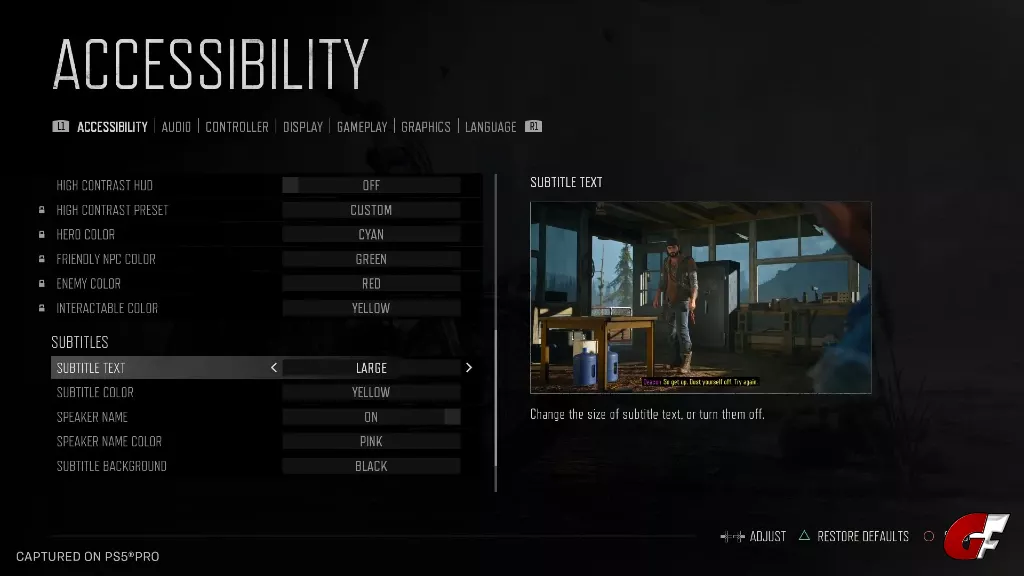This screenshot has height=576, width=1024.
Task: Choose the Subtitle Background setting
Action: point(371,466)
